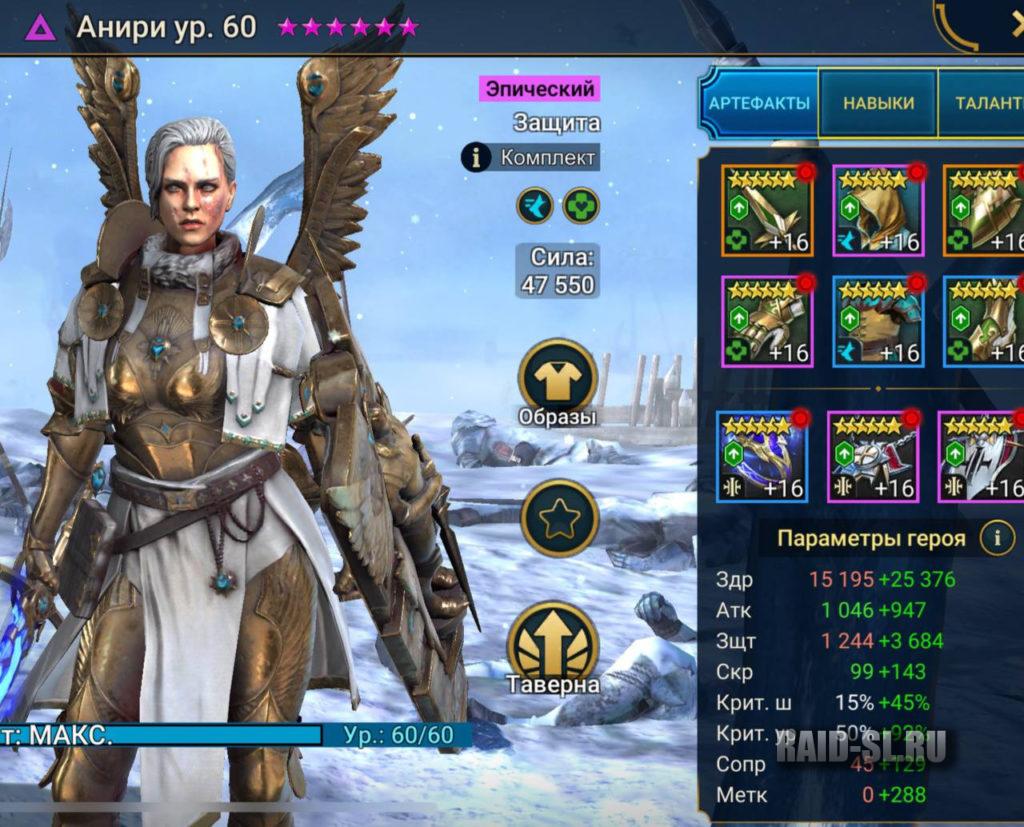Select the equipped helmet artifact slot
Viewport: 1024px width, 827px height.
[x=879, y=211]
